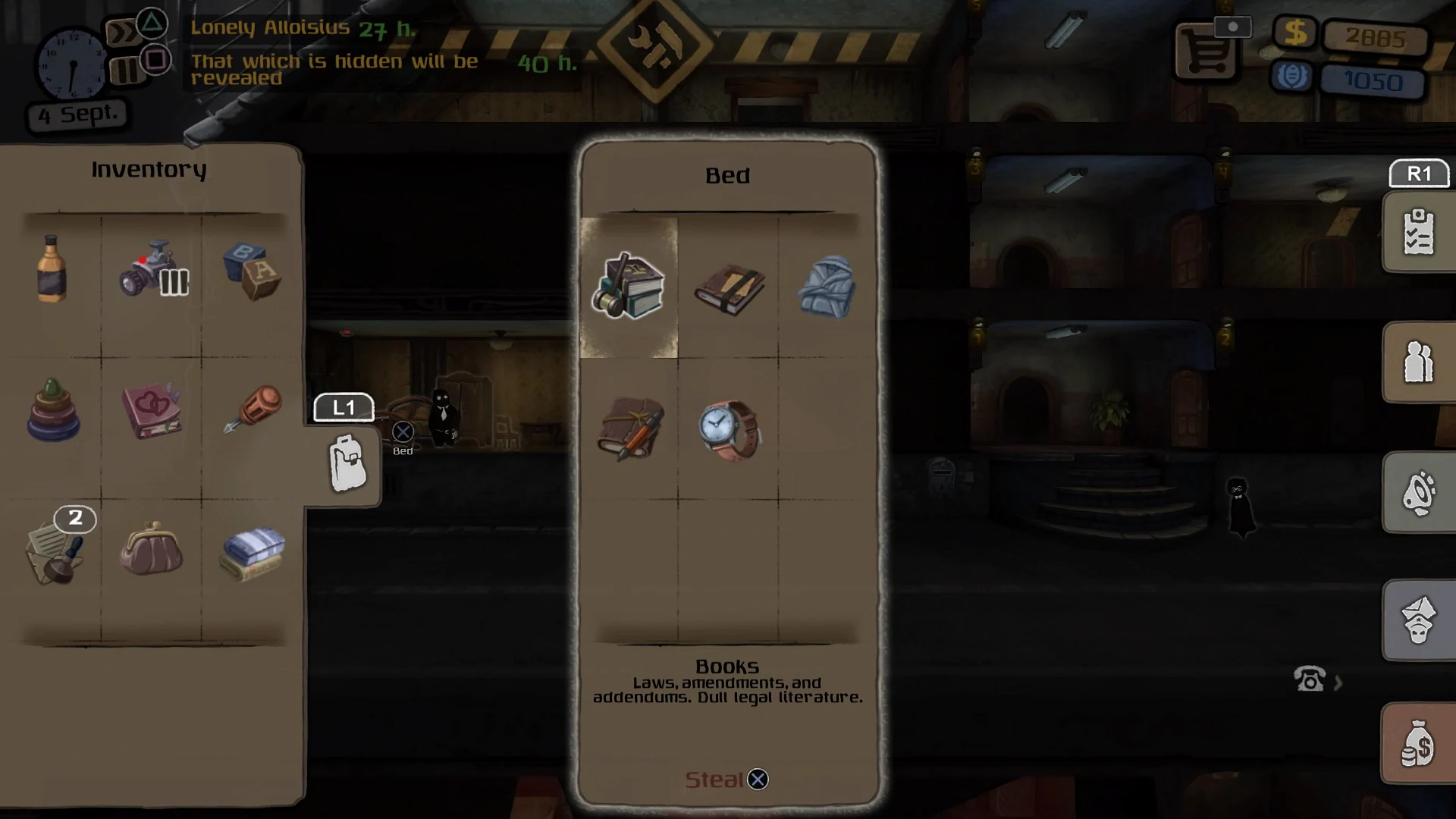This screenshot has height=819, width=1456.
Task: Switch panels using the R1 tab prompt
Action: pyautogui.click(x=1417, y=174)
